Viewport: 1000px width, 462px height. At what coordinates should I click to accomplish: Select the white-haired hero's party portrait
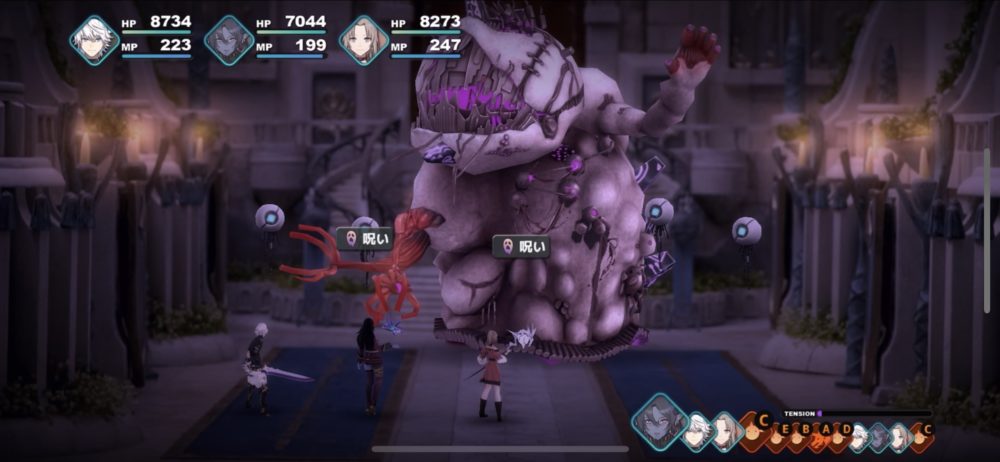coord(94,40)
